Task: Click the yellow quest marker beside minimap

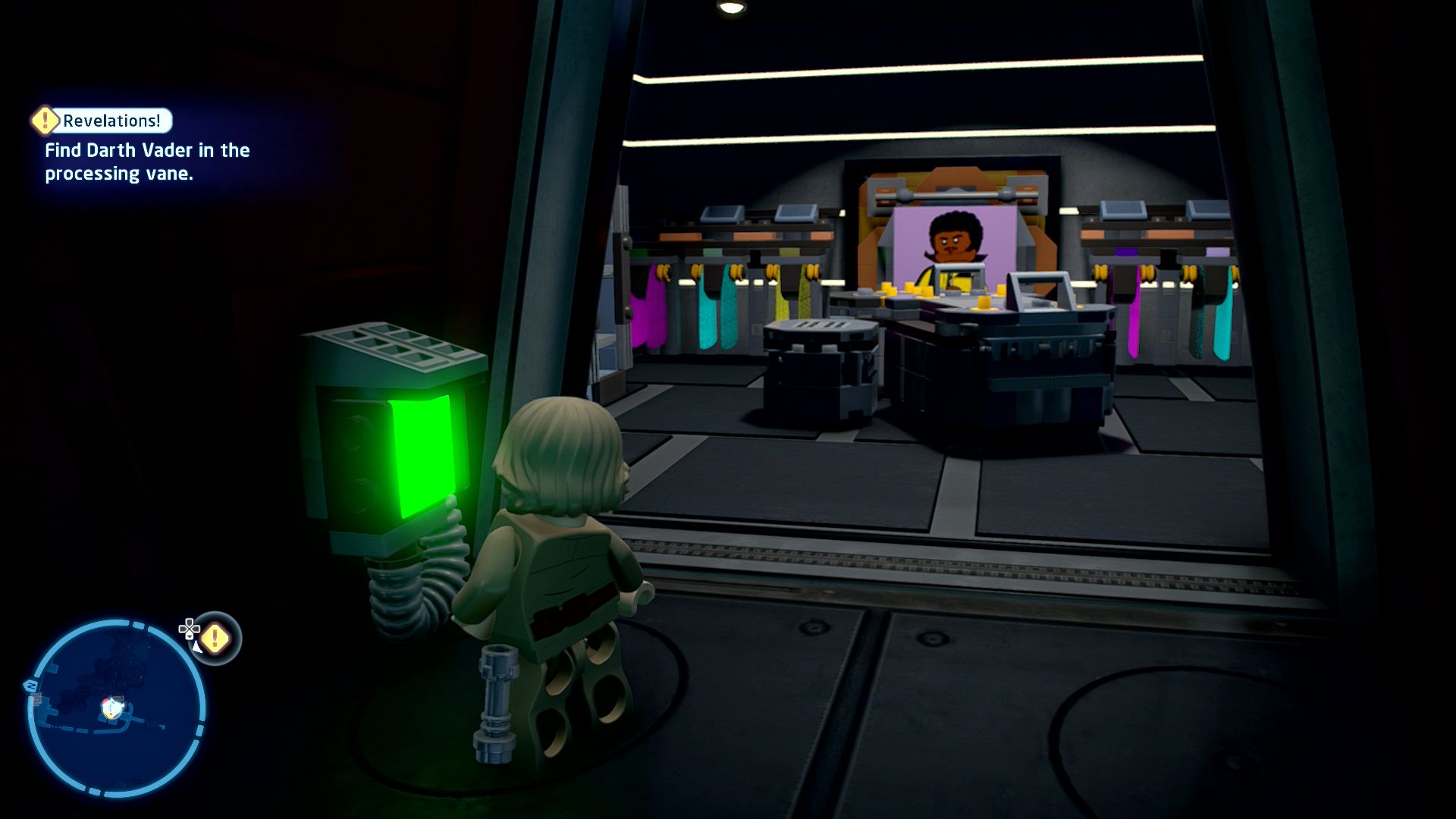Action: pos(215,638)
